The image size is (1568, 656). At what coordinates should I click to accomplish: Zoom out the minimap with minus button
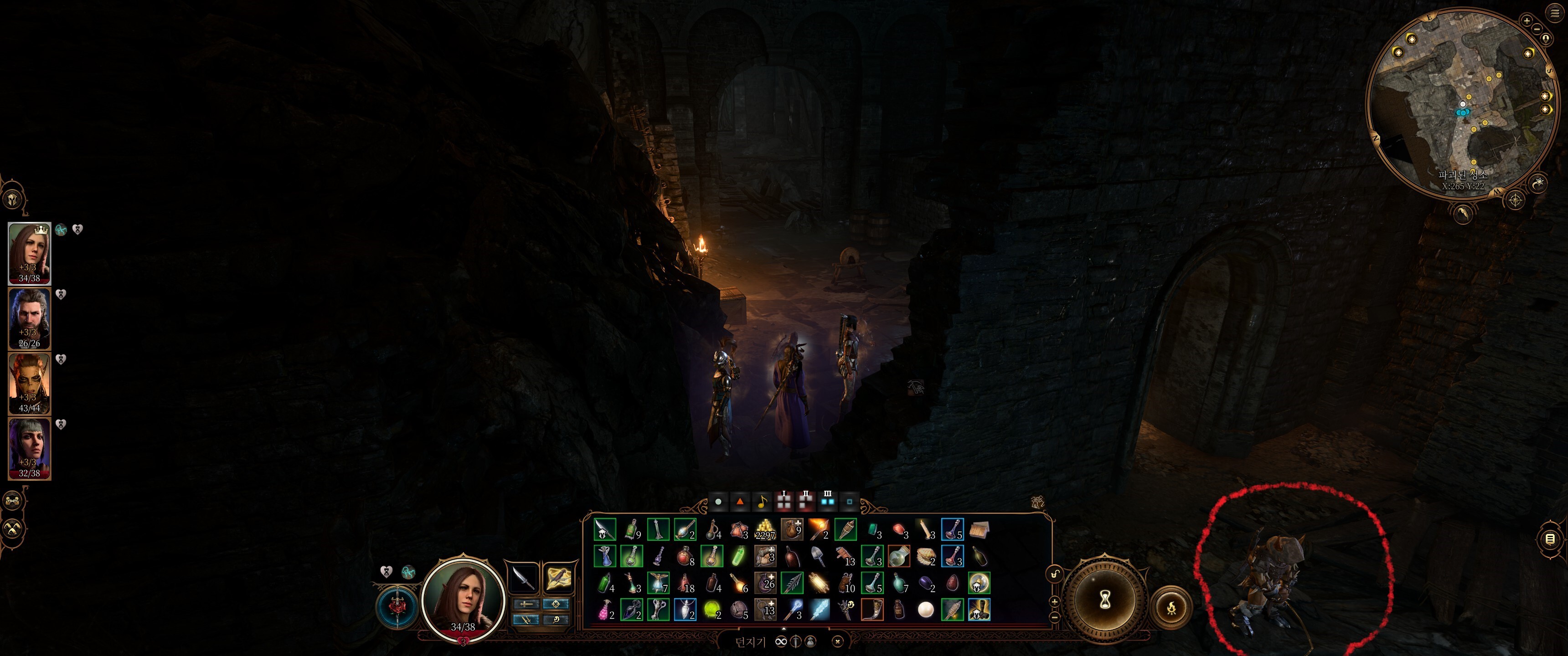click(1537, 29)
